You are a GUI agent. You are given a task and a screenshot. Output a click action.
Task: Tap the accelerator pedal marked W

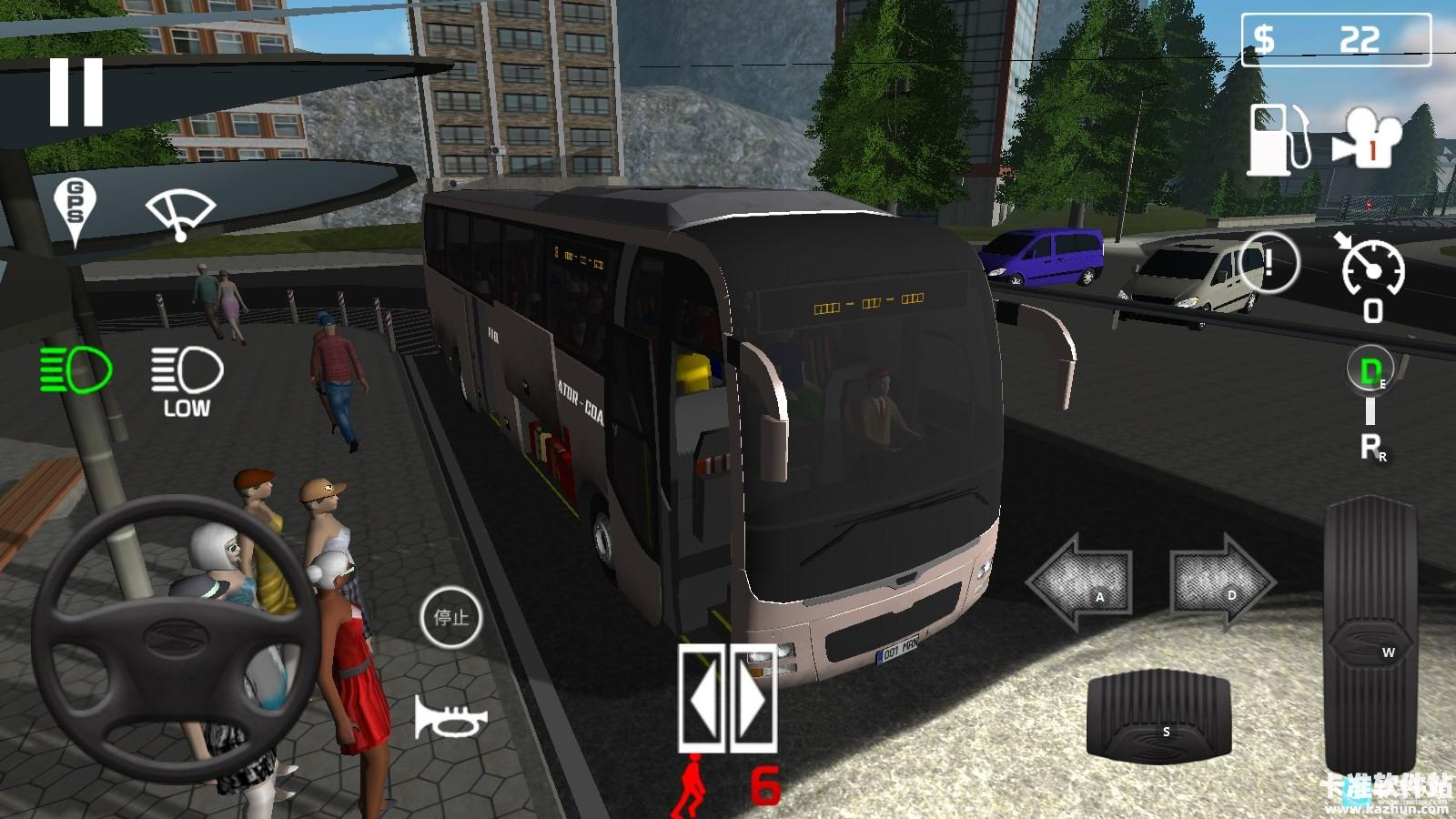point(1370,633)
